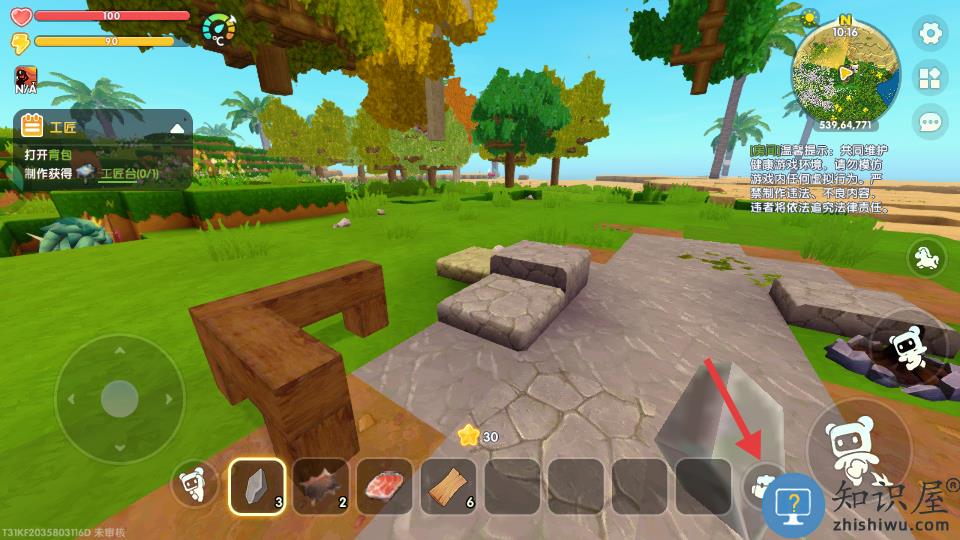This screenshot has width=960, height=540.
Task: Tap the virtual movement joystick
Action: [x=119, y=398]
